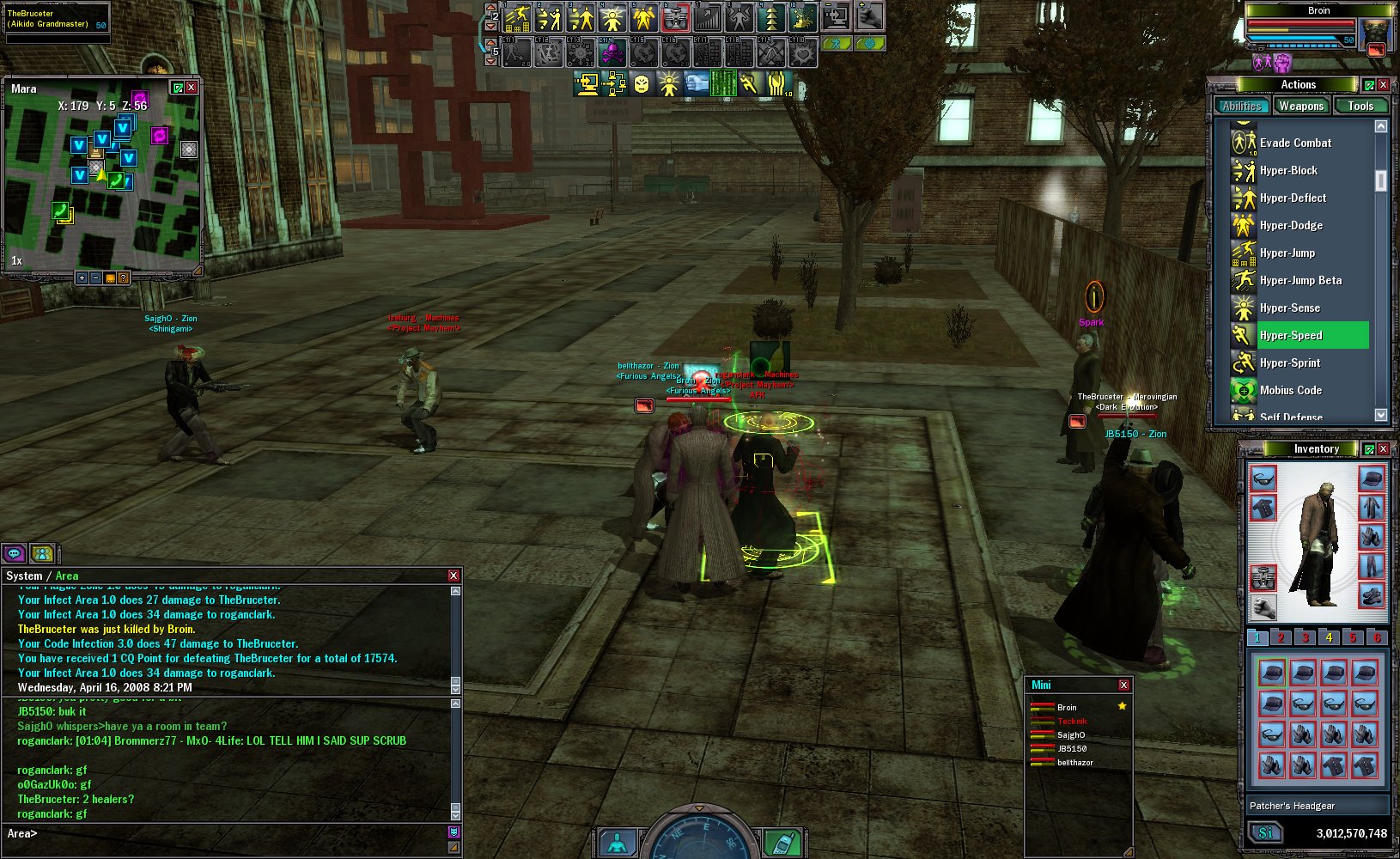
Task: Close the Actions window
Action: click(x=1383, y=85)
